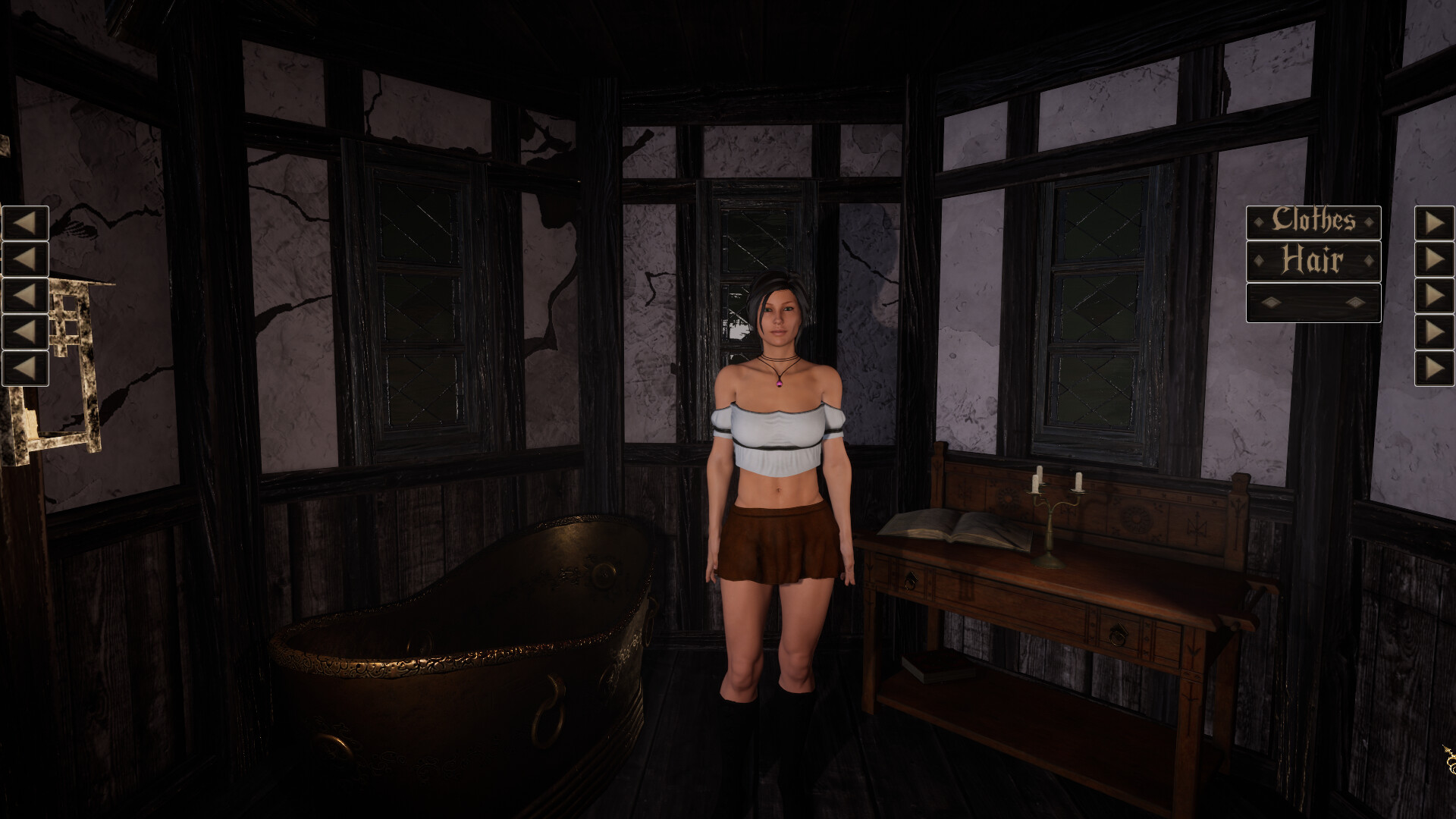Click the diamond icon left of the Clothes label

(1258, 221)
